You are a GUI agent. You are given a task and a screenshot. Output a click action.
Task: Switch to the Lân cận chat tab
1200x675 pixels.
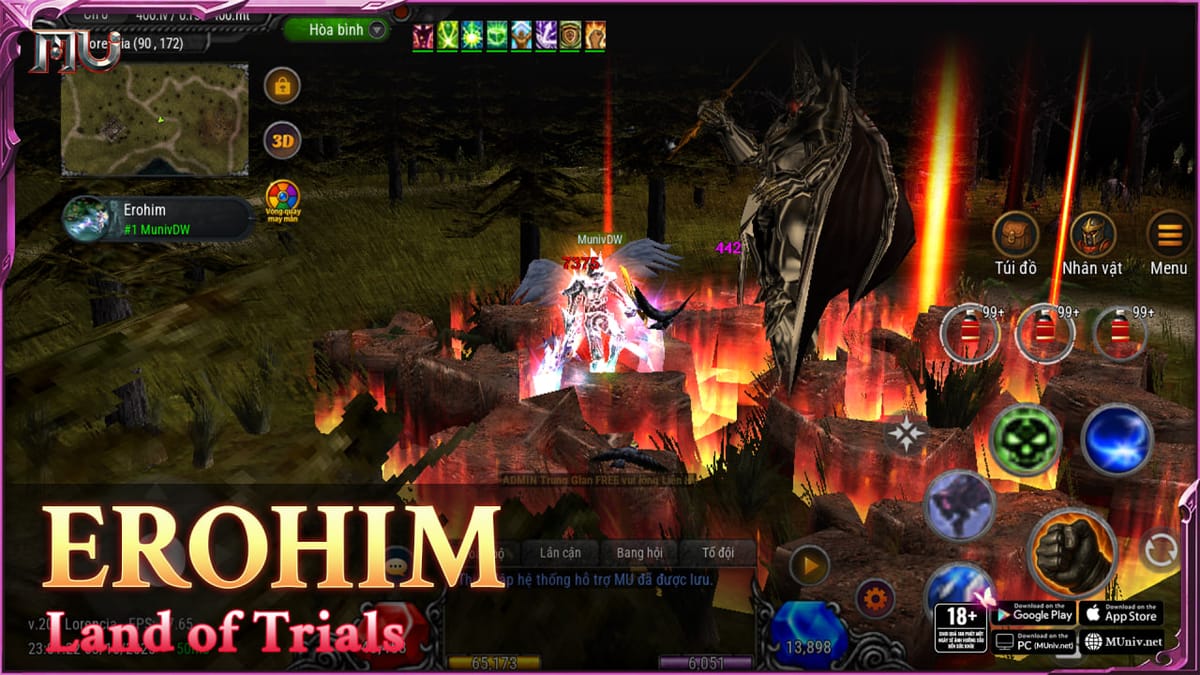[560, 553]
